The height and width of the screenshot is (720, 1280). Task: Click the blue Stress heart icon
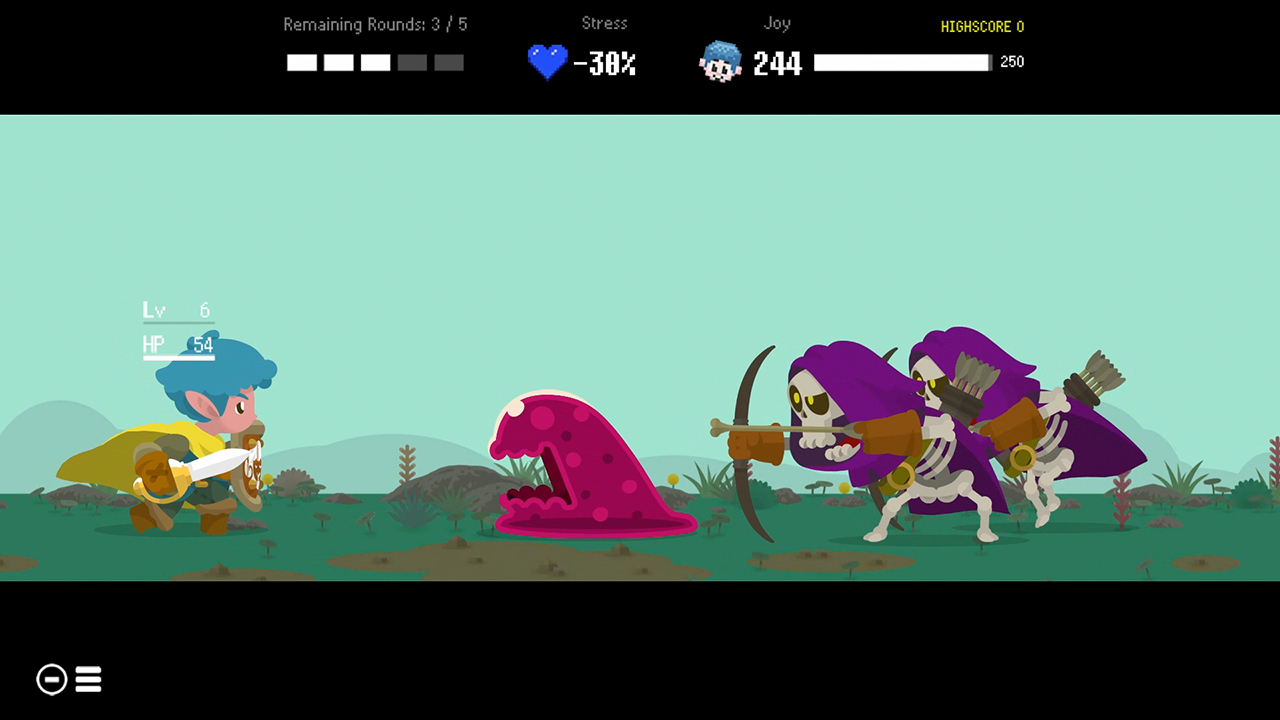[546, 62]
